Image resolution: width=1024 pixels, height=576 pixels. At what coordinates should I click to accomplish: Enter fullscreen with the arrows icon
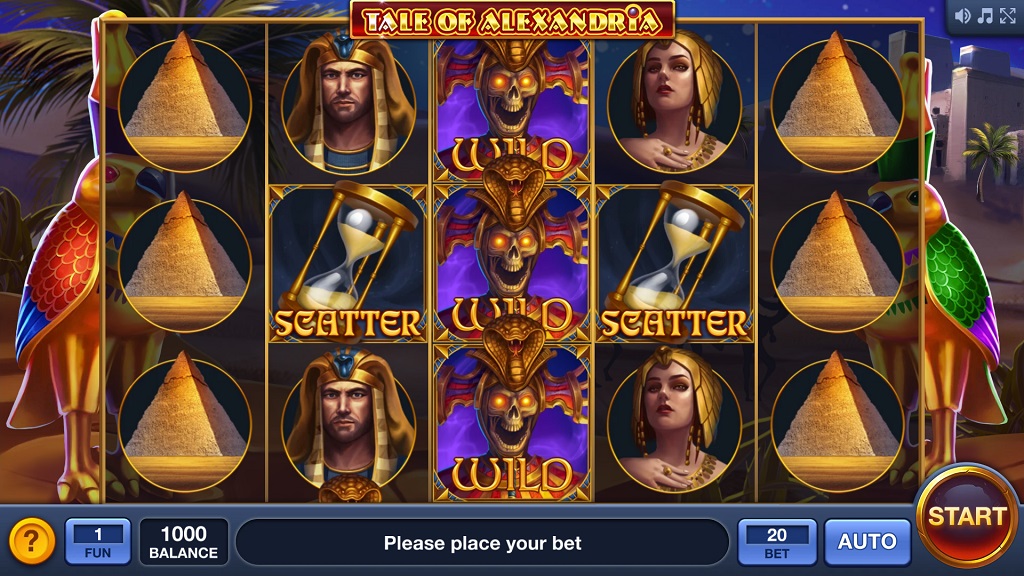pyautogui.click(x=1008, y=16)
